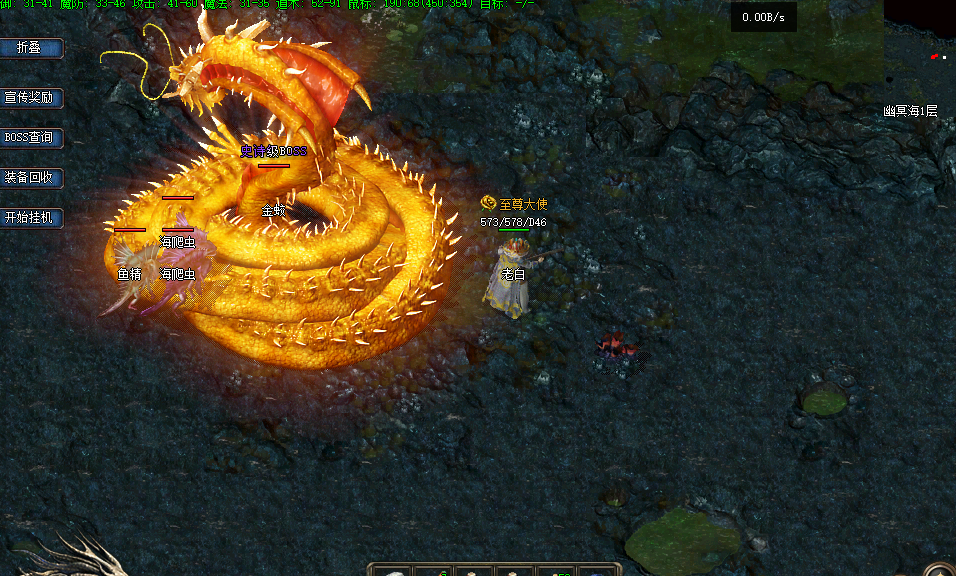Start auto-battle with 开始挂机

[x=31, y=218]
